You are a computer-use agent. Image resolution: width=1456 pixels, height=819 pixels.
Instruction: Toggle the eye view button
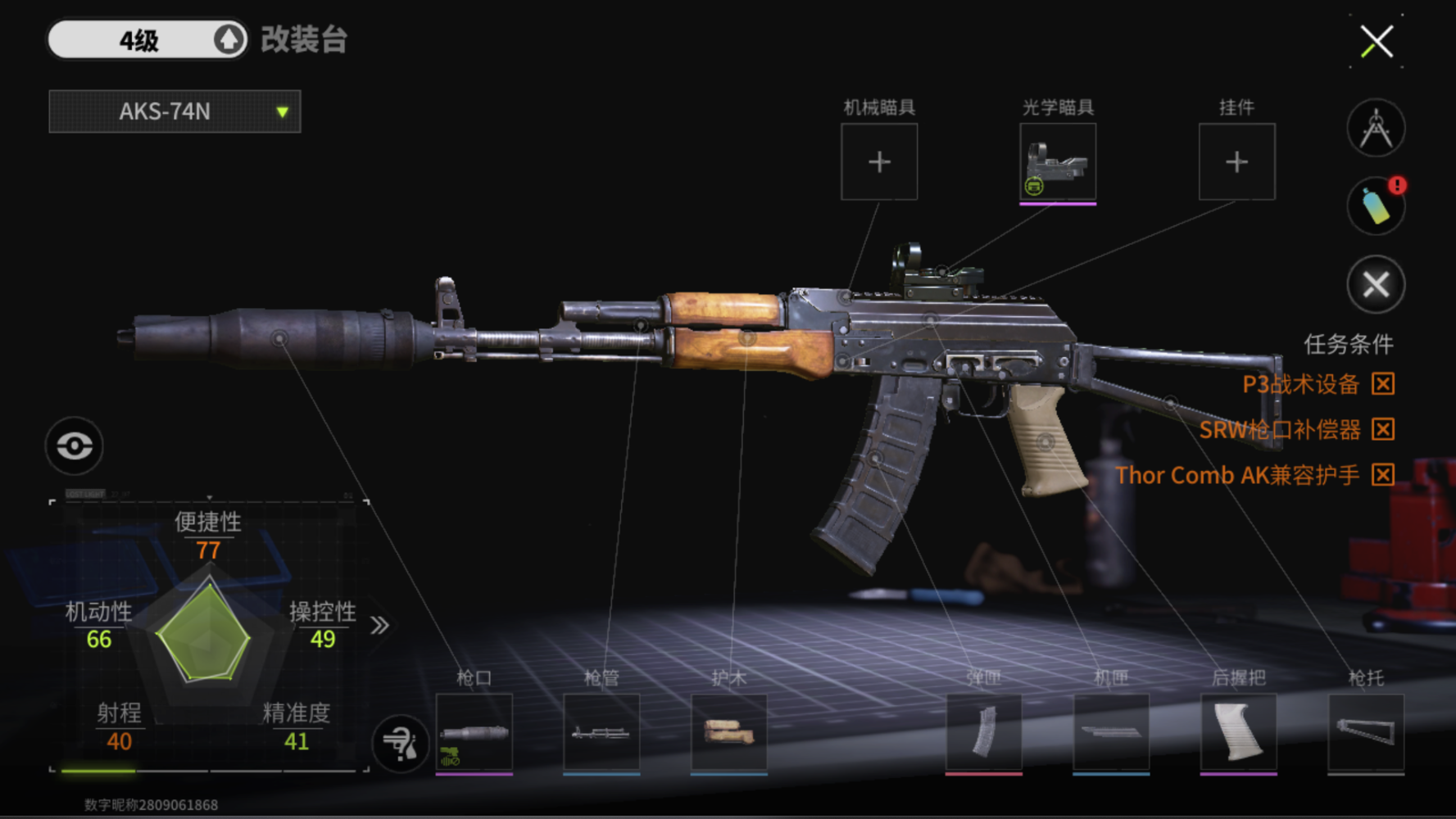pyautogui.click(x=74, y=446)
